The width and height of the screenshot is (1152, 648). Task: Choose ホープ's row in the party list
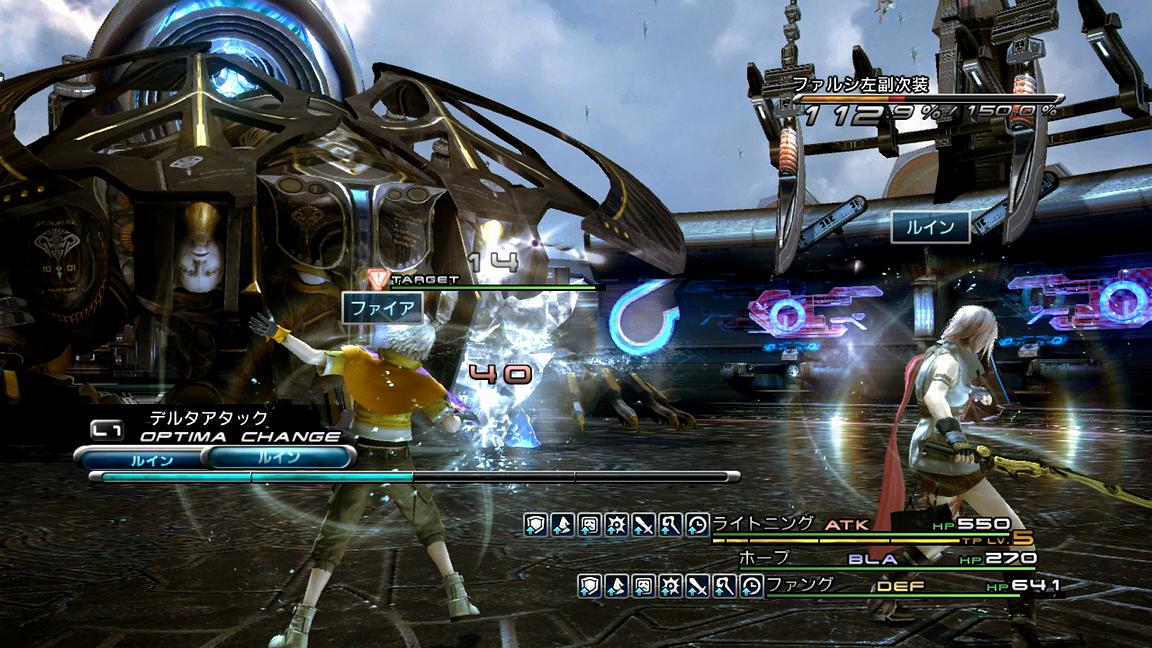763,558
